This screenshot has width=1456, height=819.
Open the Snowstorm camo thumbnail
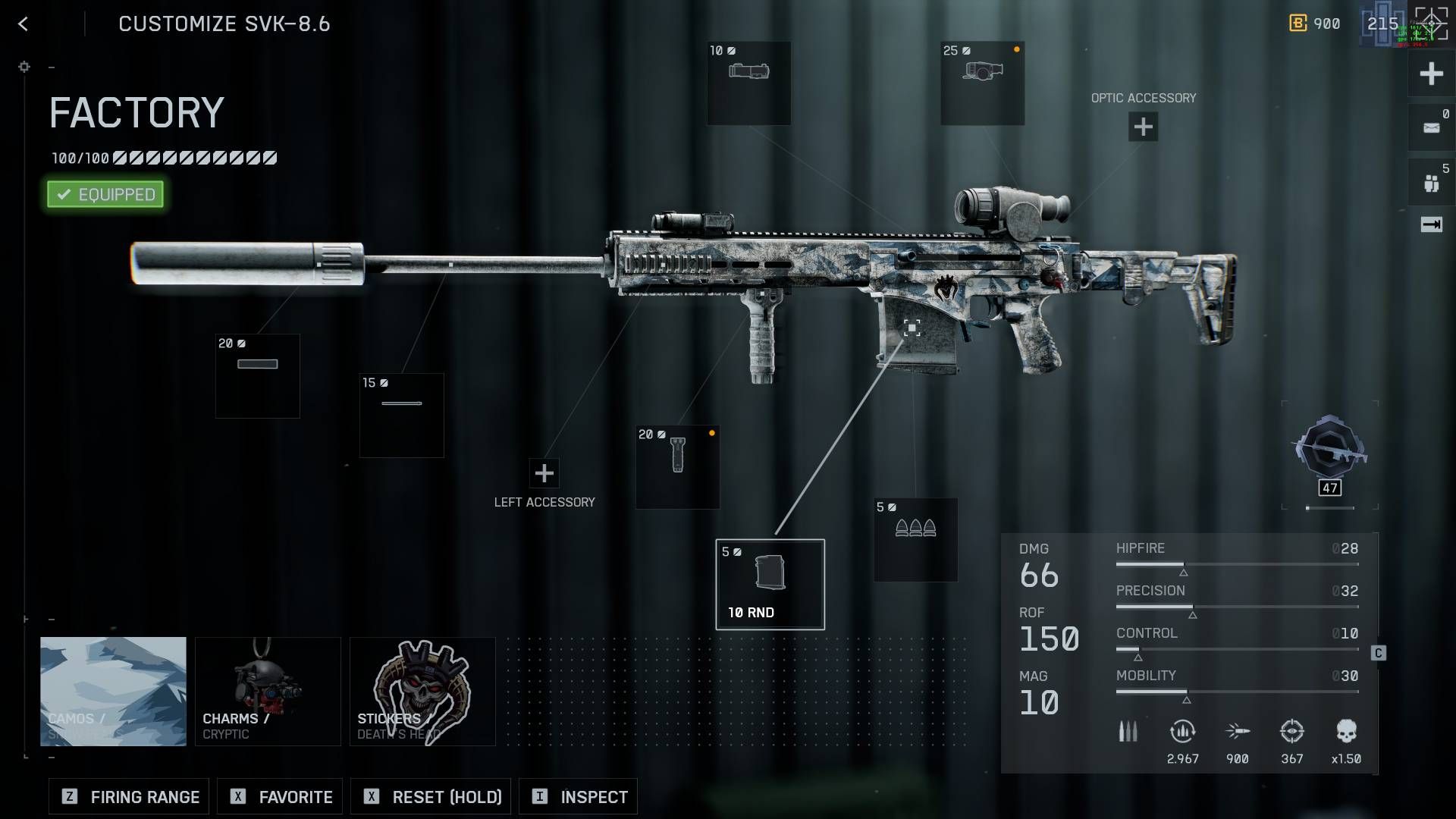tap(113, 691)
